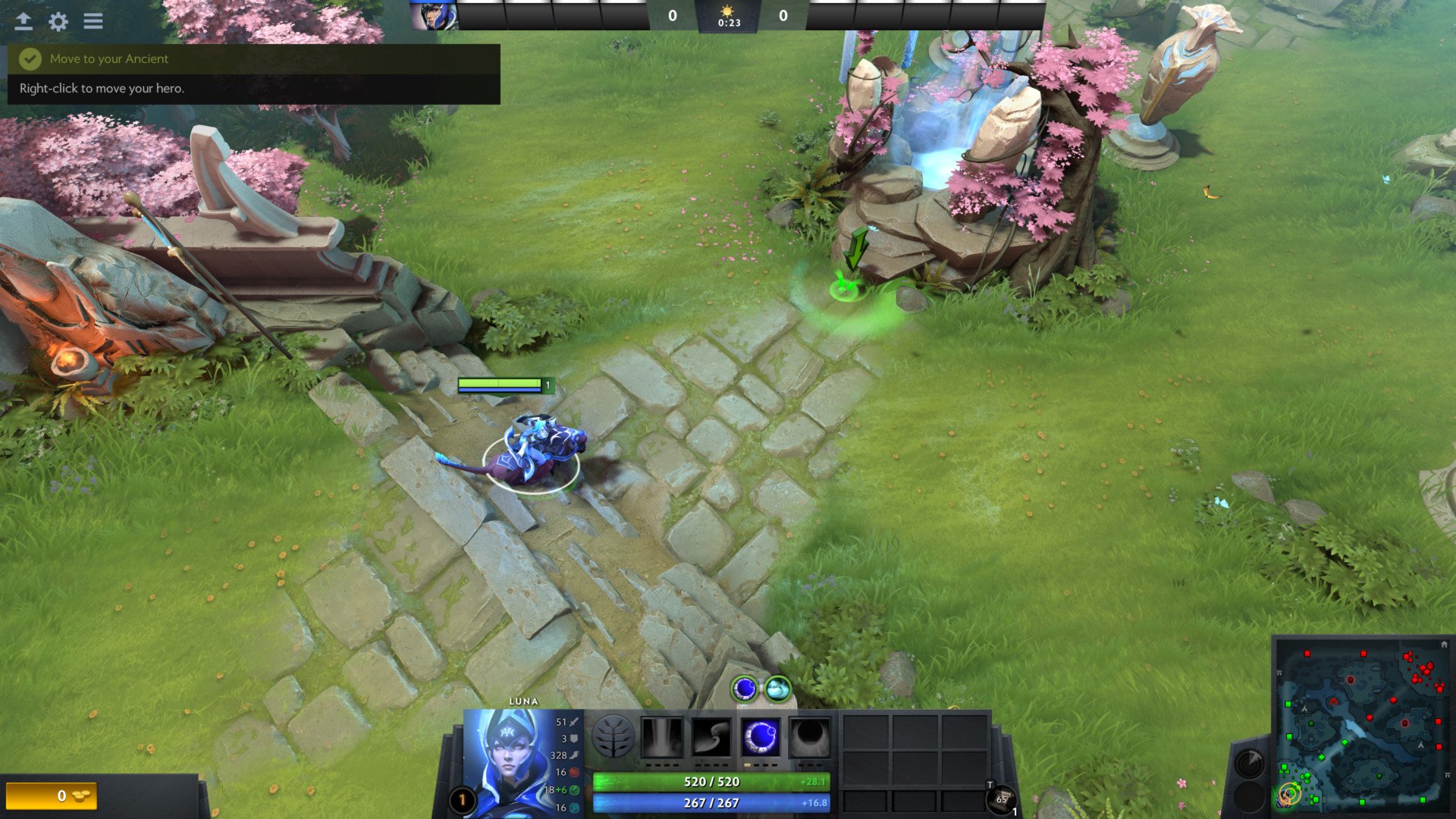The height and width of the screenshot is (819, 1456).
Task: Open the hamburger menu
Action: point(93,21)
